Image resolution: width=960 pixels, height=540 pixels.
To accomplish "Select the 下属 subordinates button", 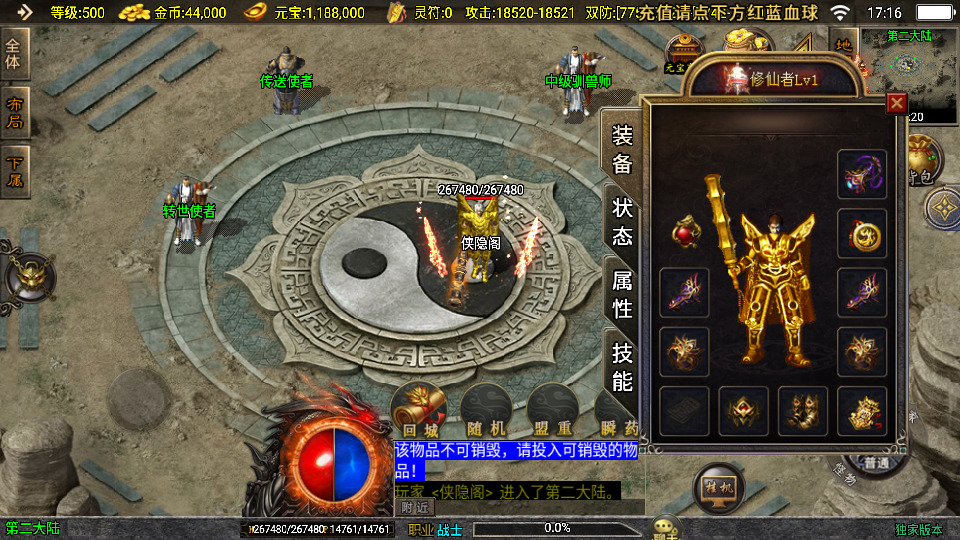I will point(15,172).
